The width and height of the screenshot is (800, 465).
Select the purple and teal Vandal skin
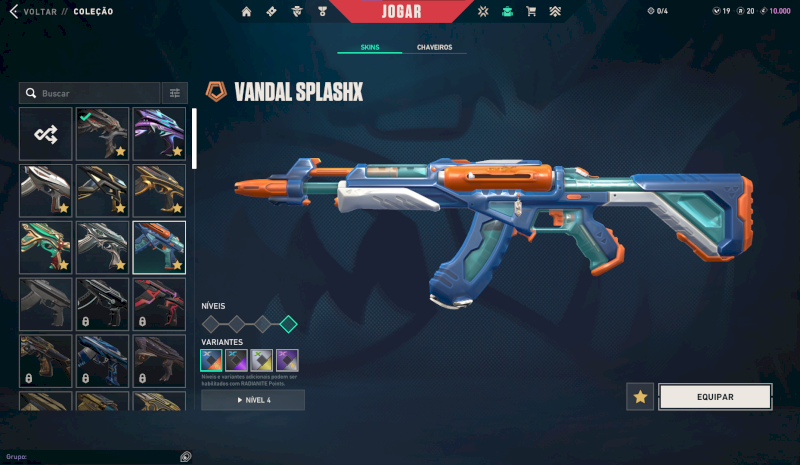(159, 134)
